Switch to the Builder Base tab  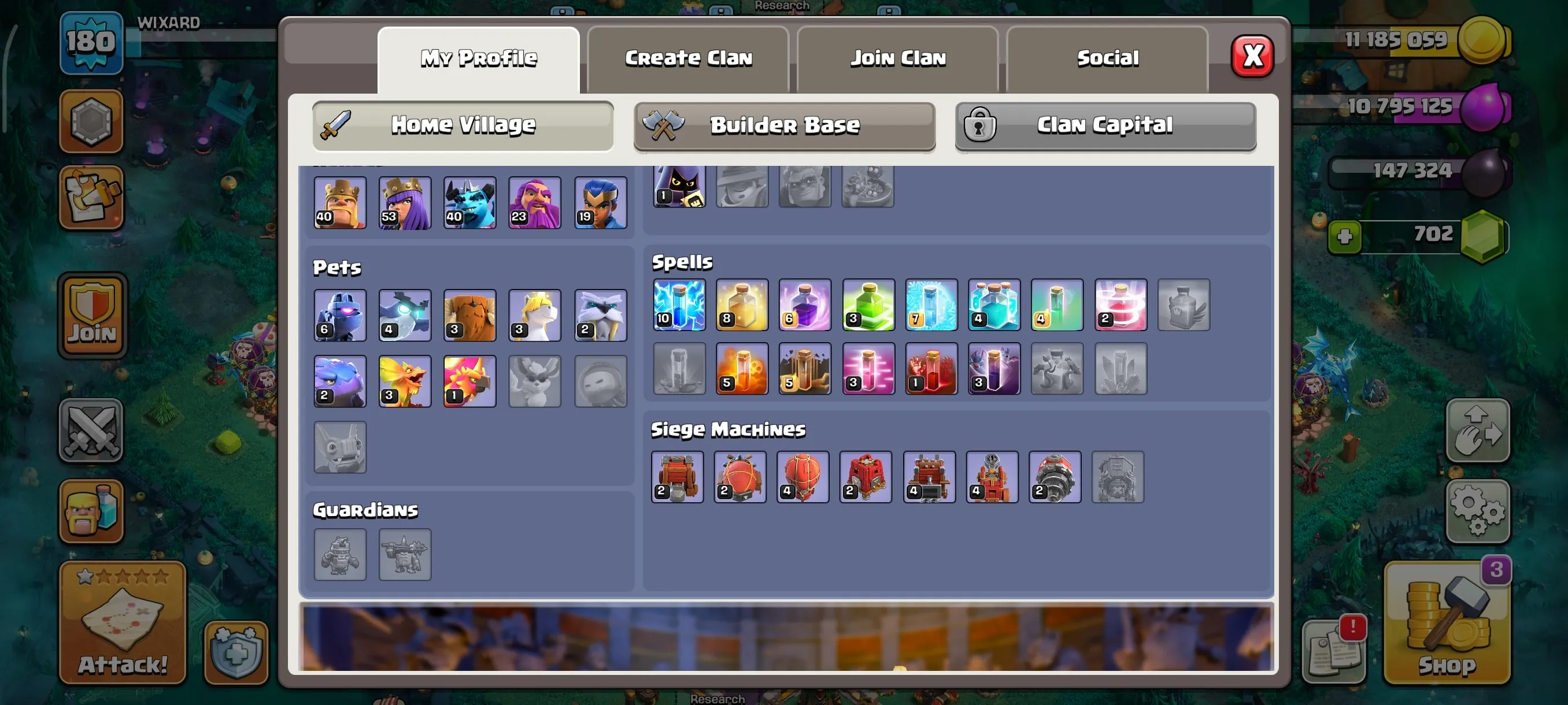(x=784, y=125)
